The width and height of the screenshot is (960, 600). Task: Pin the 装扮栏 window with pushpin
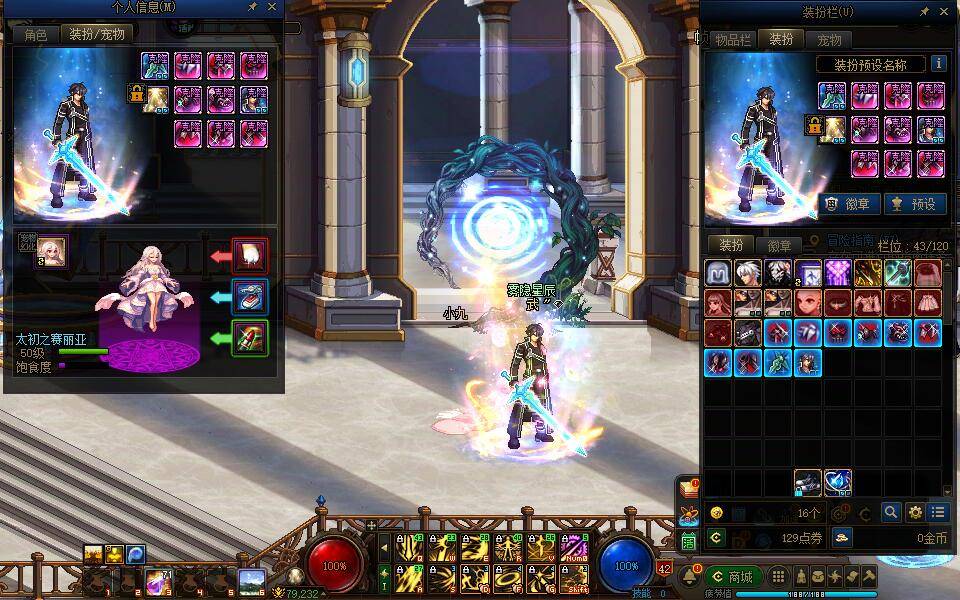coord(925,12)
